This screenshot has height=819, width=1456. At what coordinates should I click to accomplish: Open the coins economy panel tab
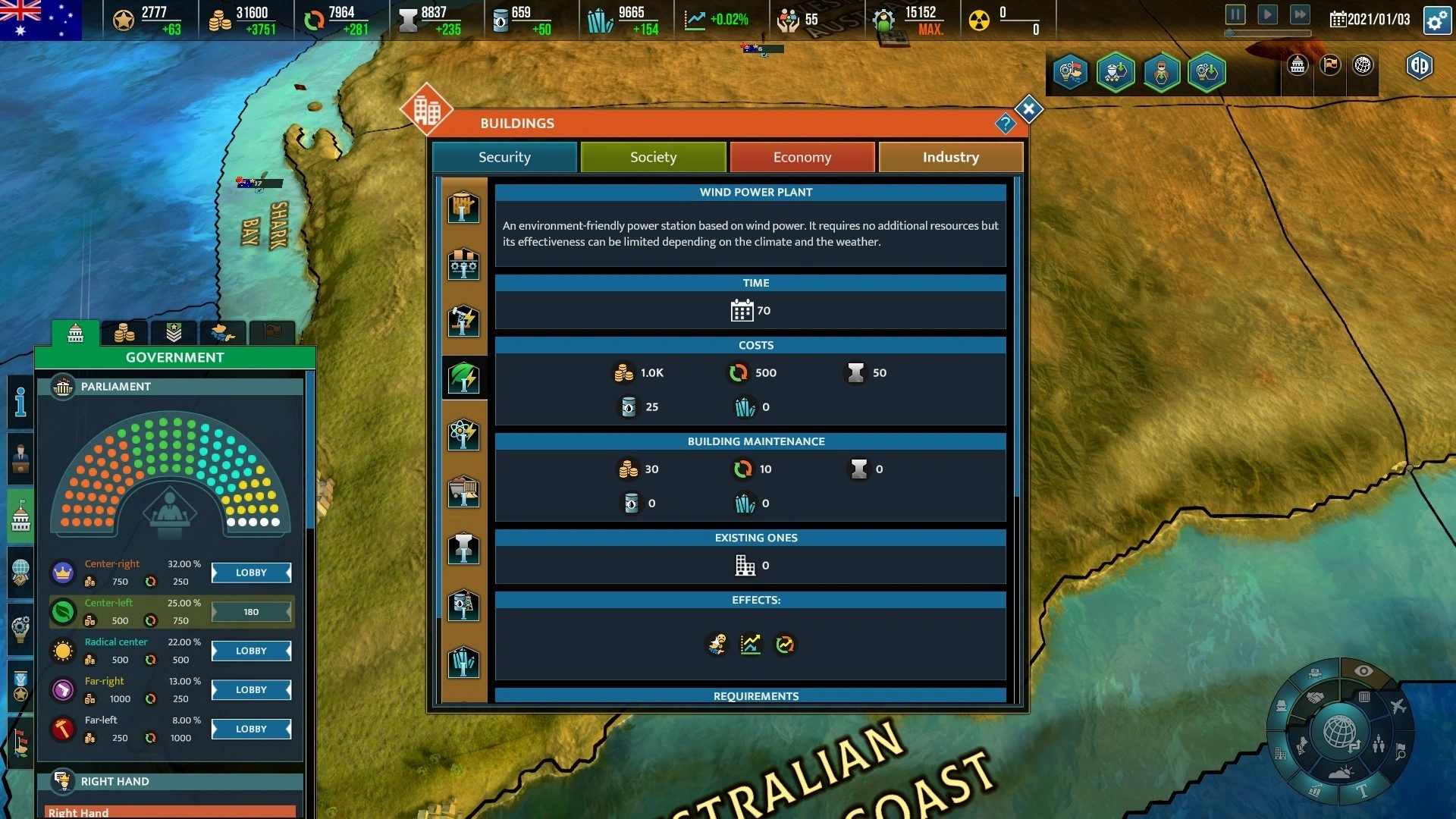pyautogui.click(x=124, y=333)
